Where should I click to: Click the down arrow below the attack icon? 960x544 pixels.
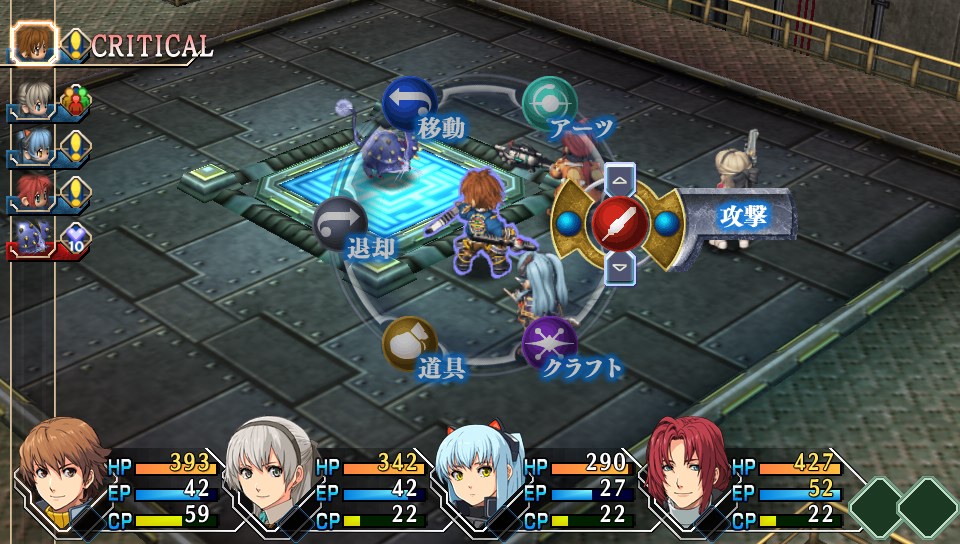coord(620,265)
